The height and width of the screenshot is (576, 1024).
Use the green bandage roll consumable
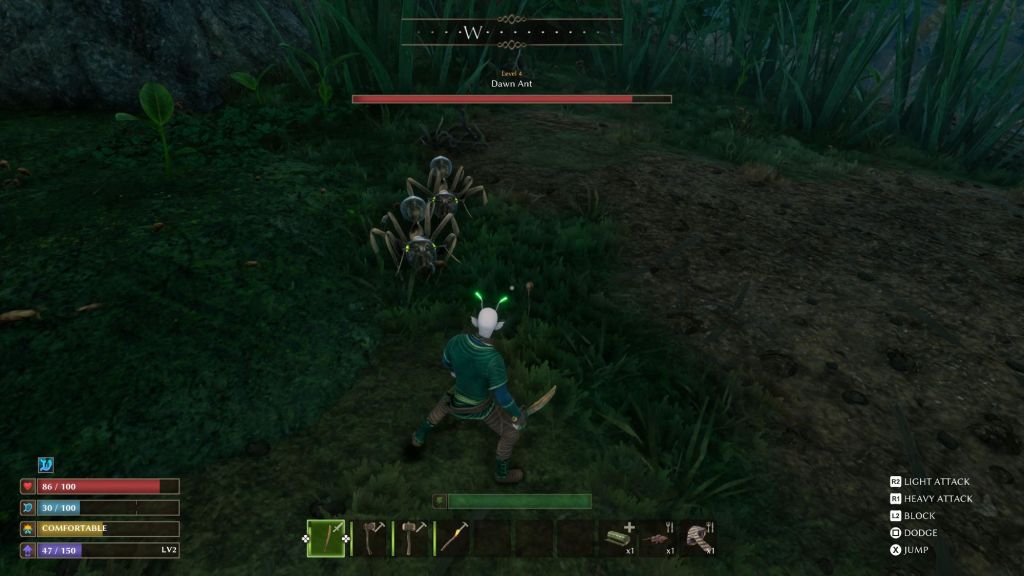[618, 538]
